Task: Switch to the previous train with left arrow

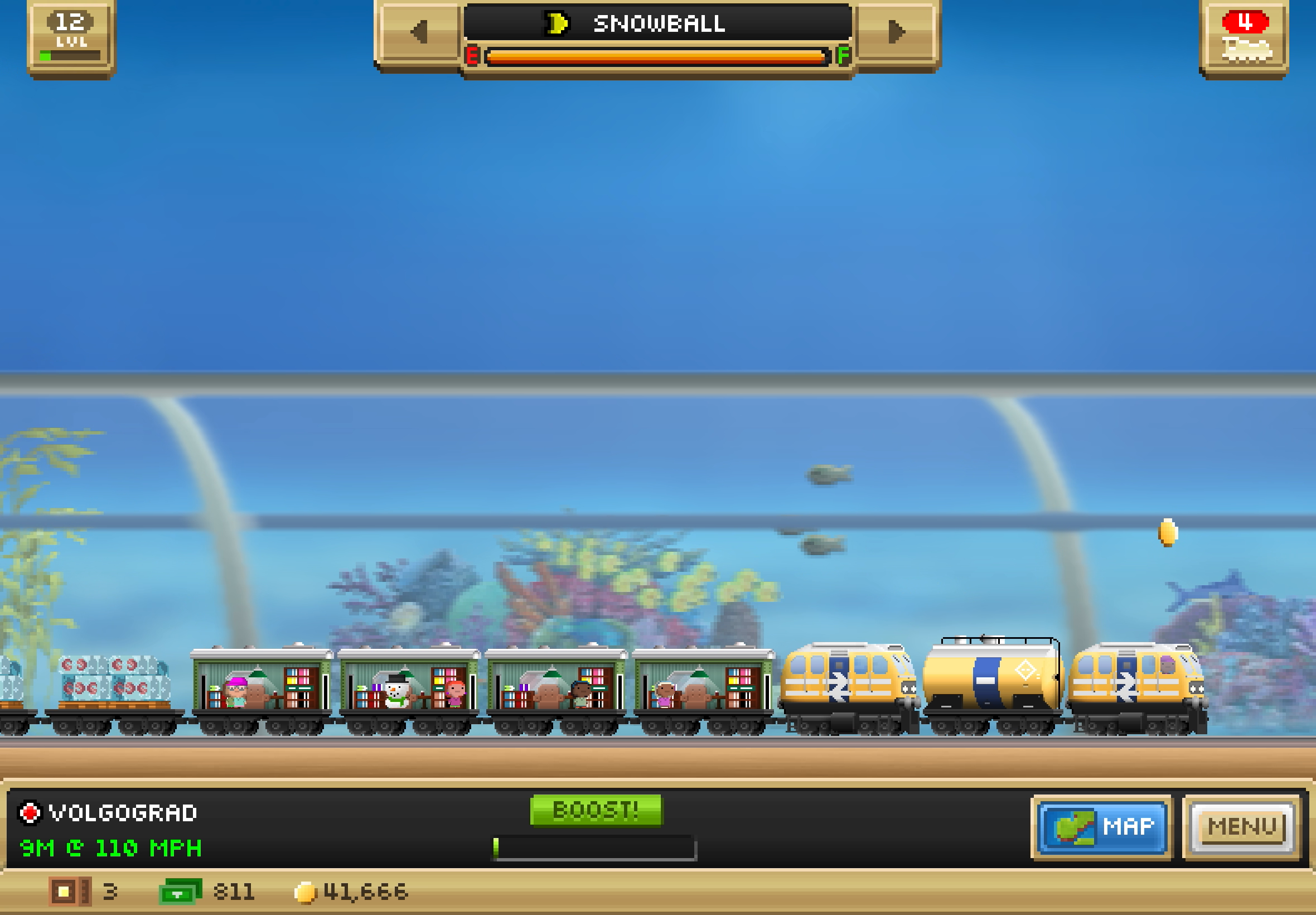Action: point(419,33)
